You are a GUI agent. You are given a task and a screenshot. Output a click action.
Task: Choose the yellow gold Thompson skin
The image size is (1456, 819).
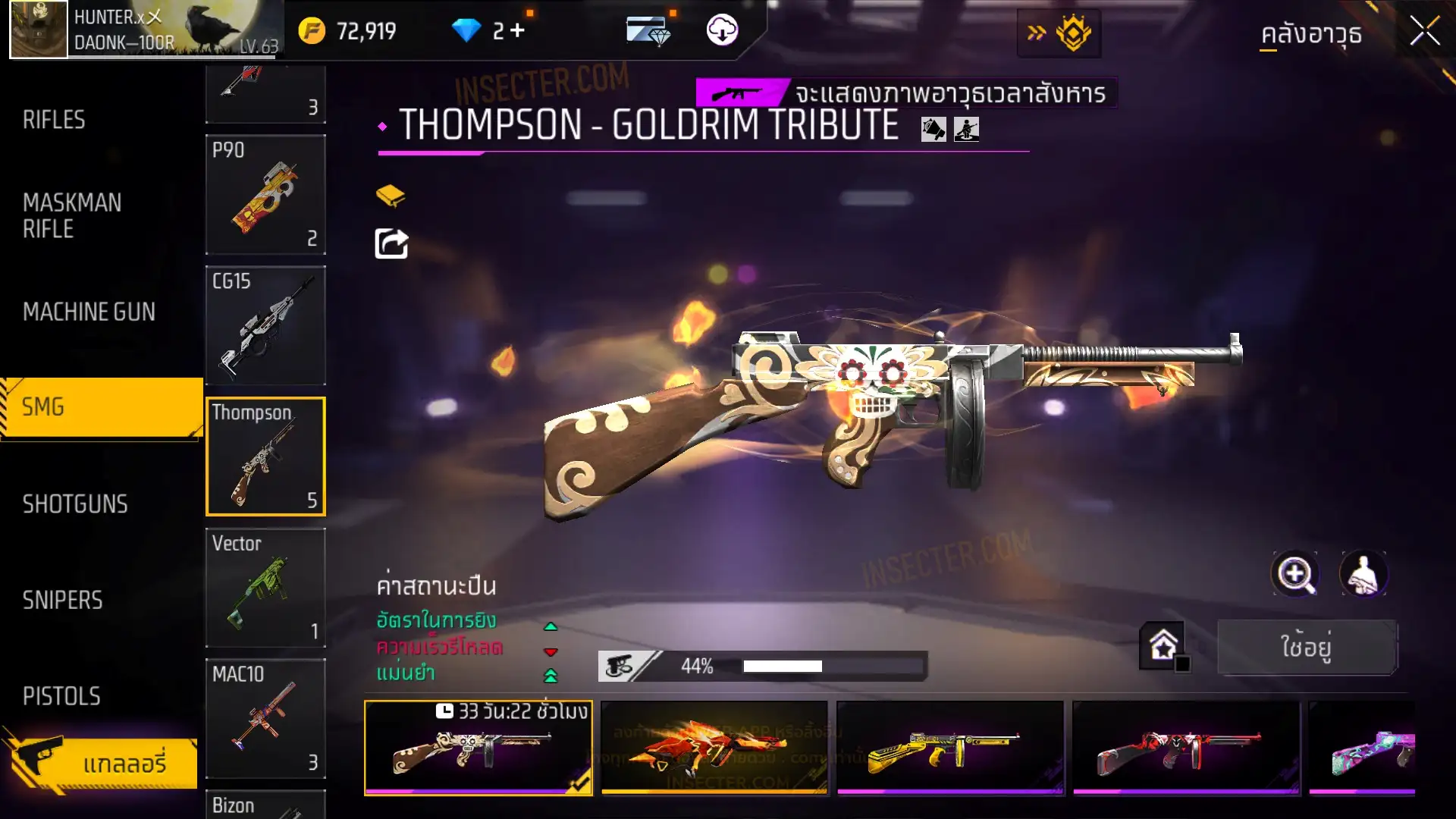point(949,748)
